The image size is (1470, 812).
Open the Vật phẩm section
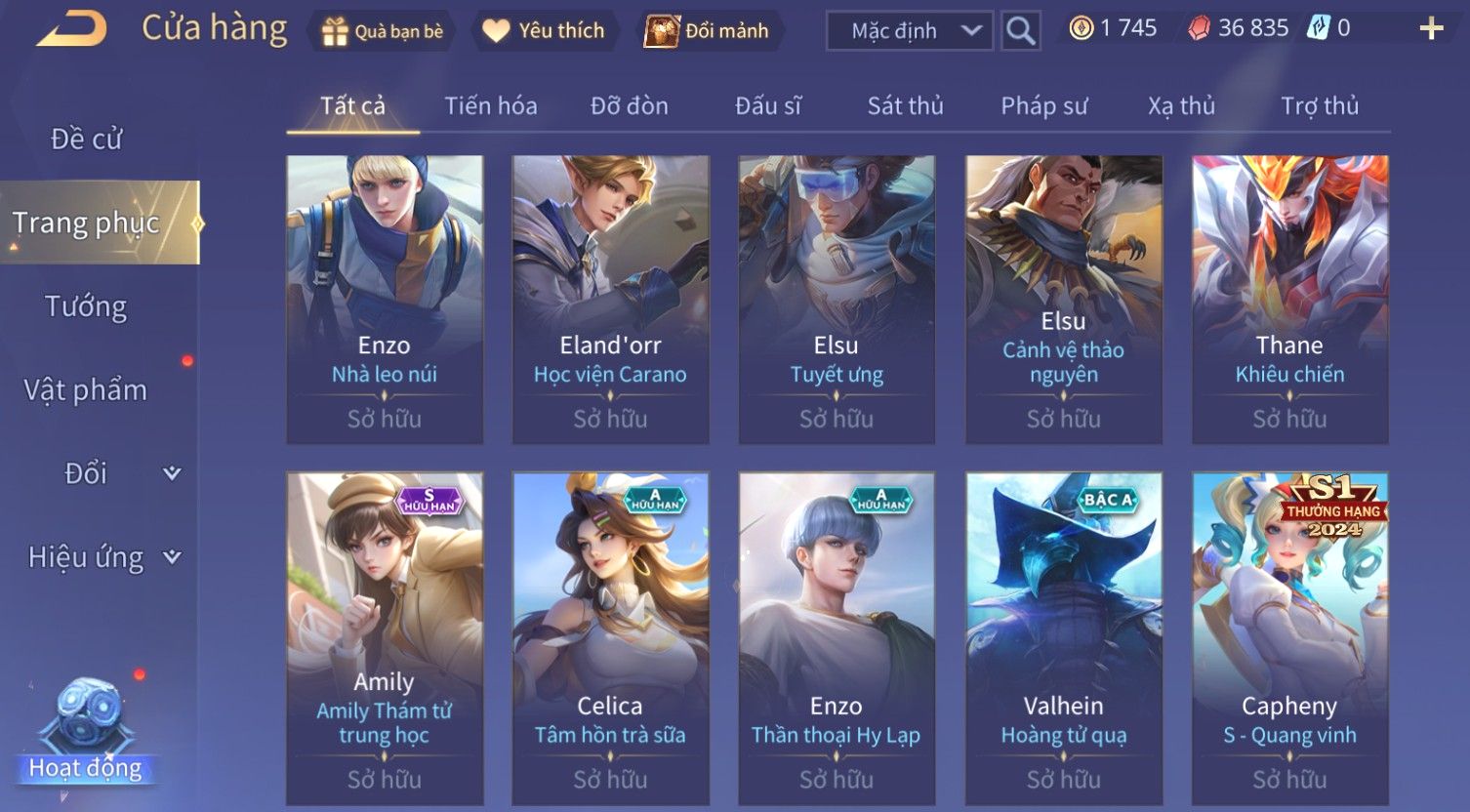[87, 390]
